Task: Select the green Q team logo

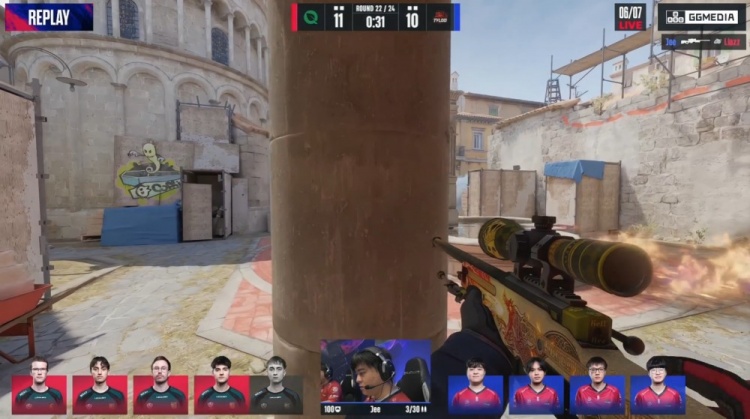Action: tap(310, 17)
